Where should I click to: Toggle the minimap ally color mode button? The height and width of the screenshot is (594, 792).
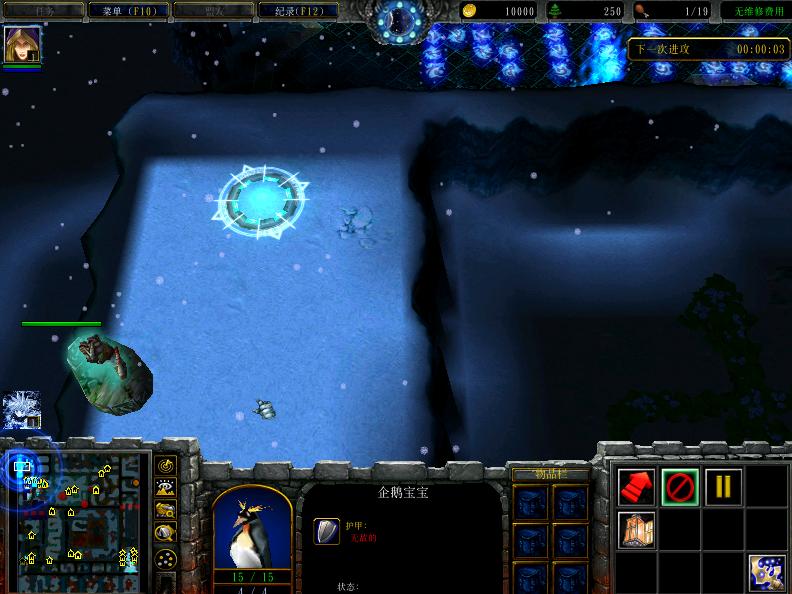pyautogui.click(x=166, y=510)
